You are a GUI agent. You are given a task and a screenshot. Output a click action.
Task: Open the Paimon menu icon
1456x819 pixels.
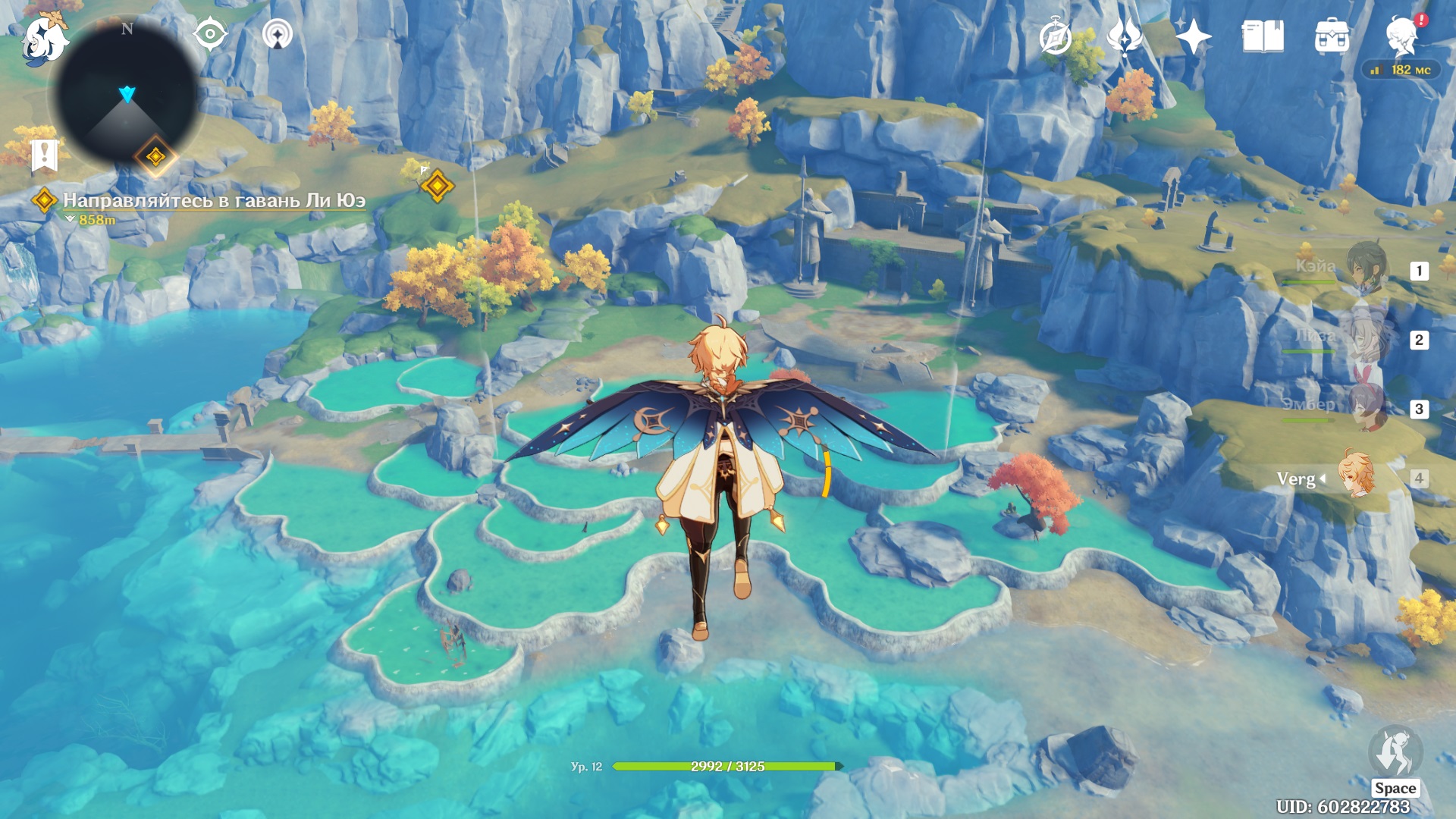44,38
